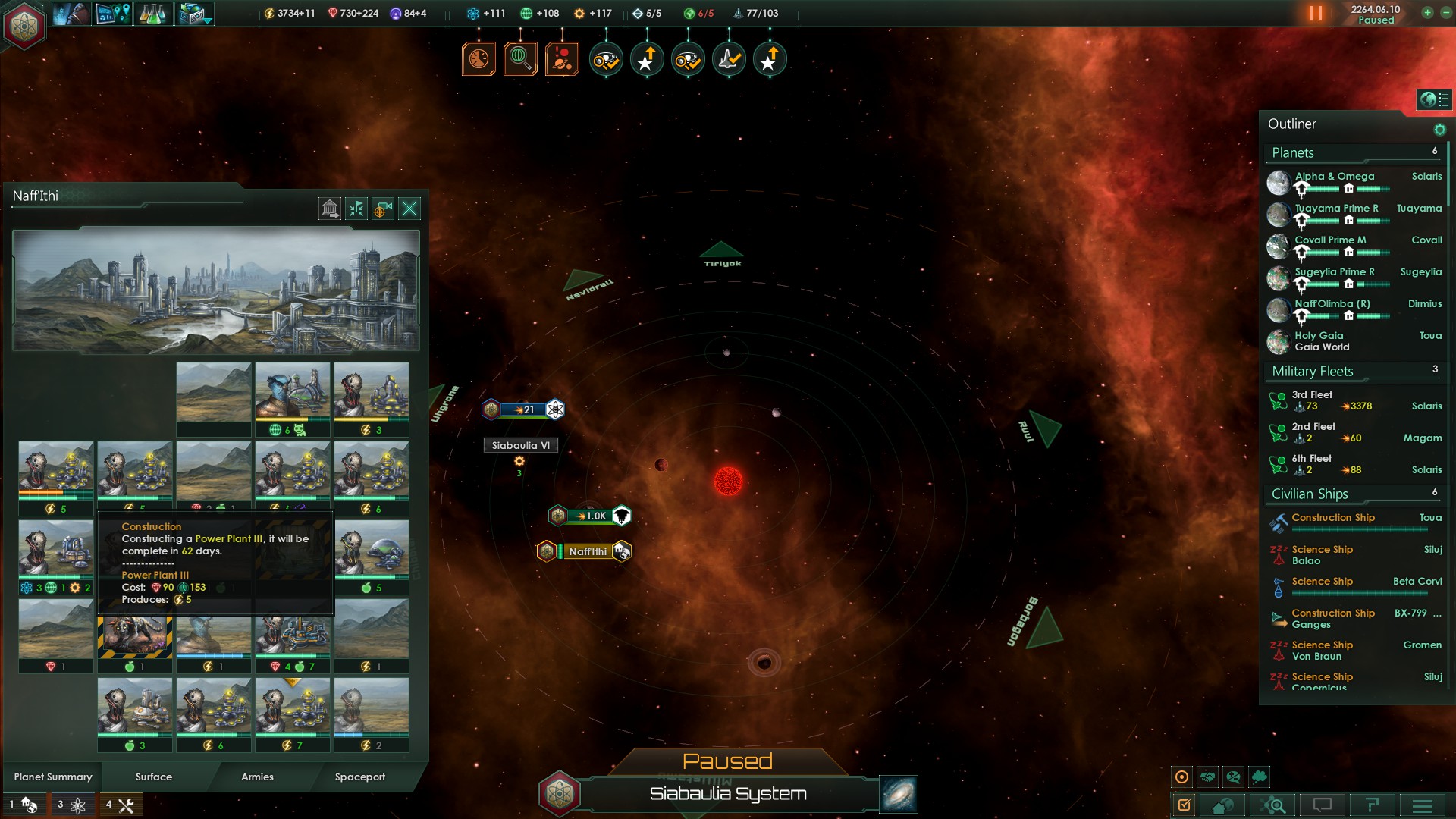Viewport: 1456px width, 819px height.
Task: Switch to the Surface tab
Action: (154, 777)
